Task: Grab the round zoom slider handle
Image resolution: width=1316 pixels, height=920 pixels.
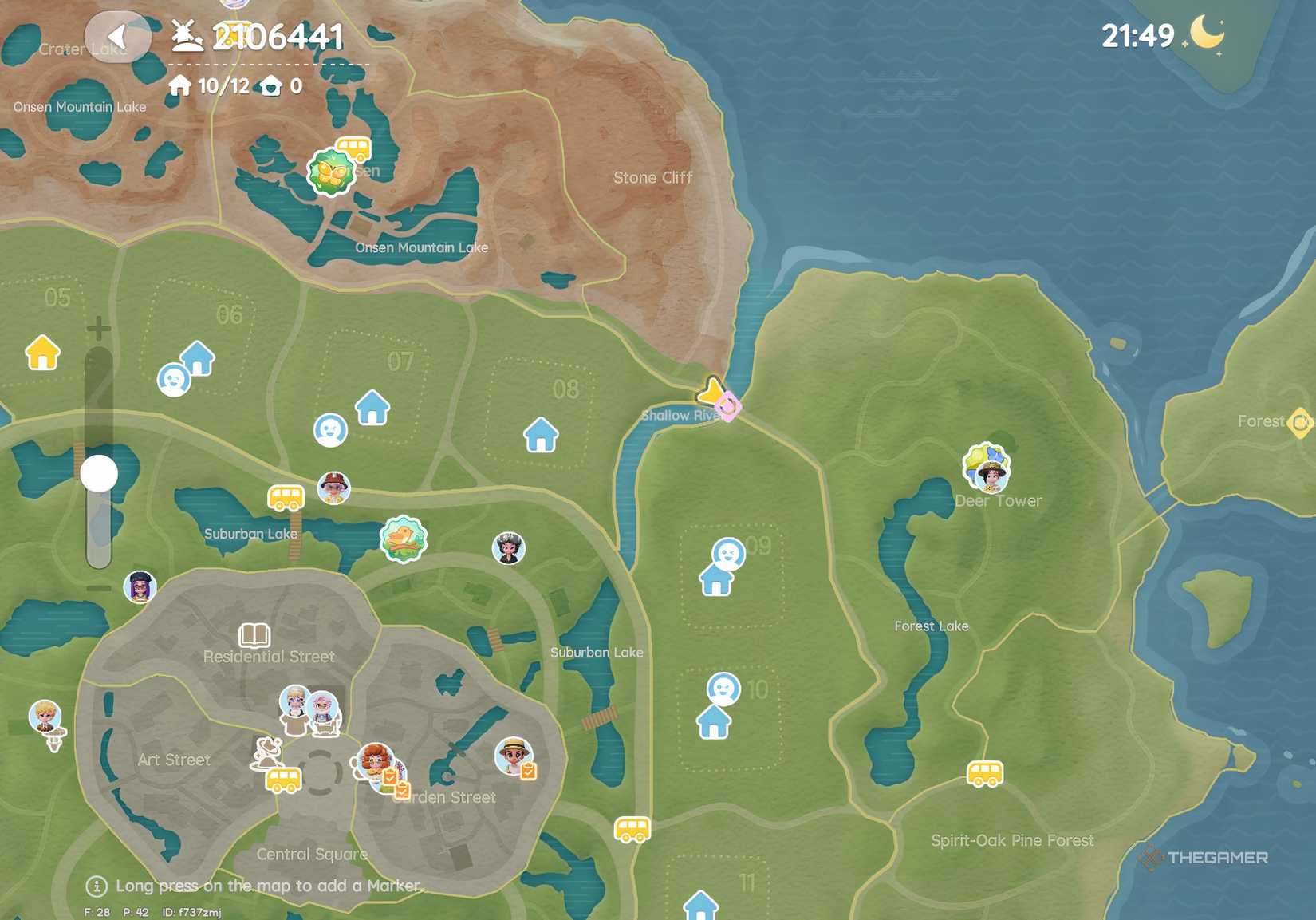Action: [x=100, y=474]
